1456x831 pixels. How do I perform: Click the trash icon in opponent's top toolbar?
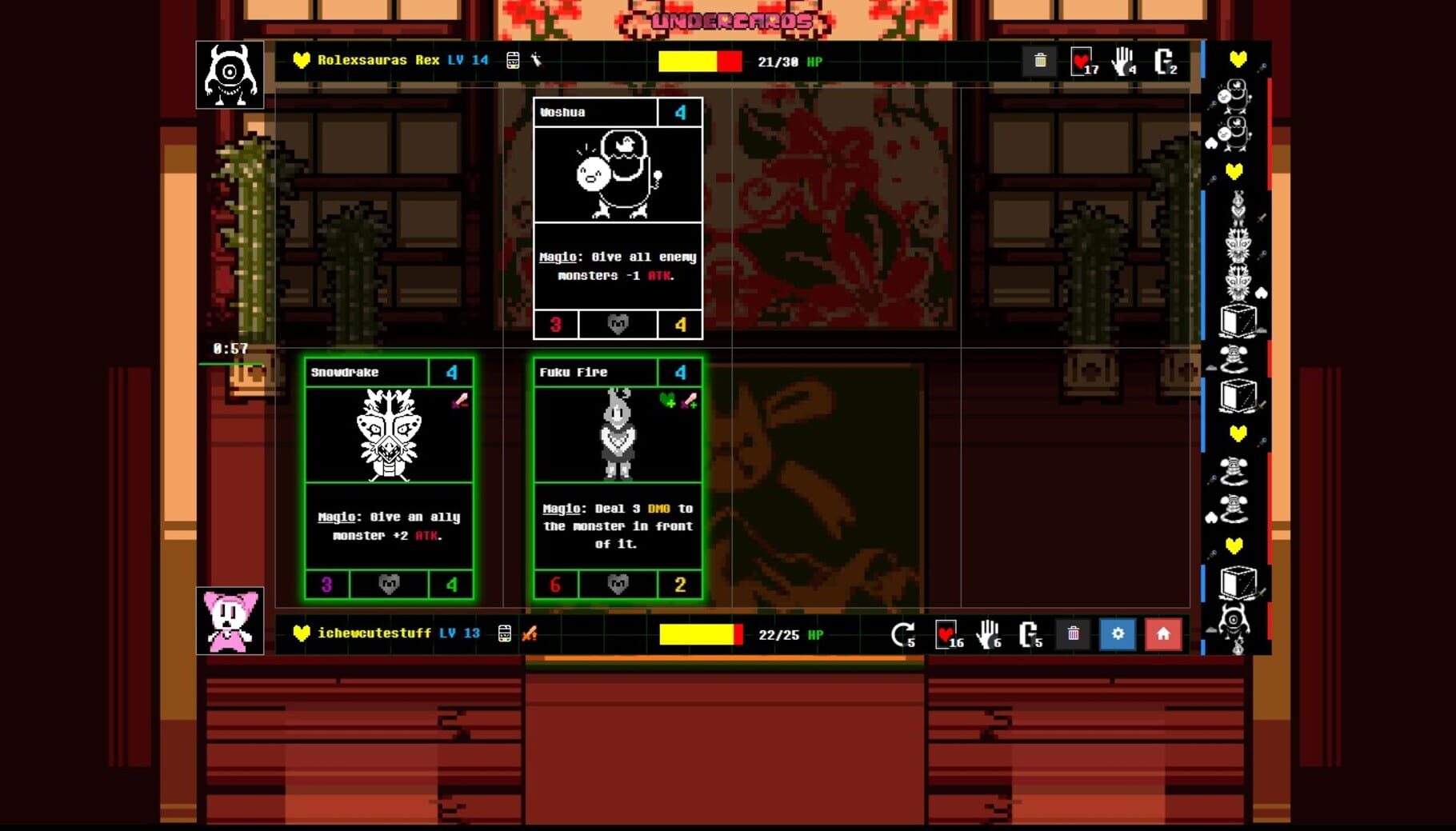[x=1040, y=60]
